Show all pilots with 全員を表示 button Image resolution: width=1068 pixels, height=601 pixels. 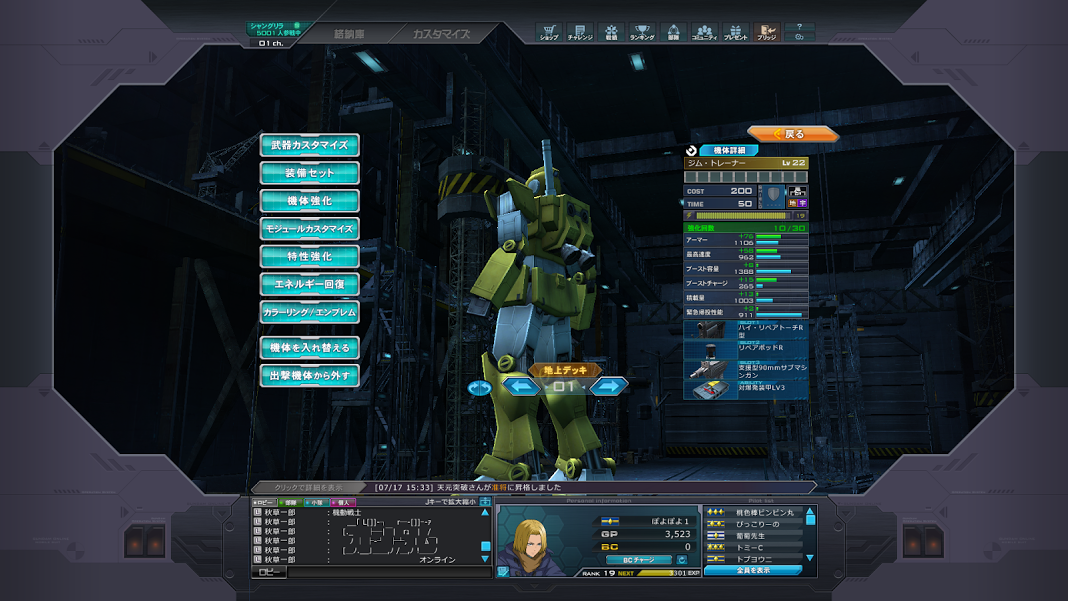[752, 570]
